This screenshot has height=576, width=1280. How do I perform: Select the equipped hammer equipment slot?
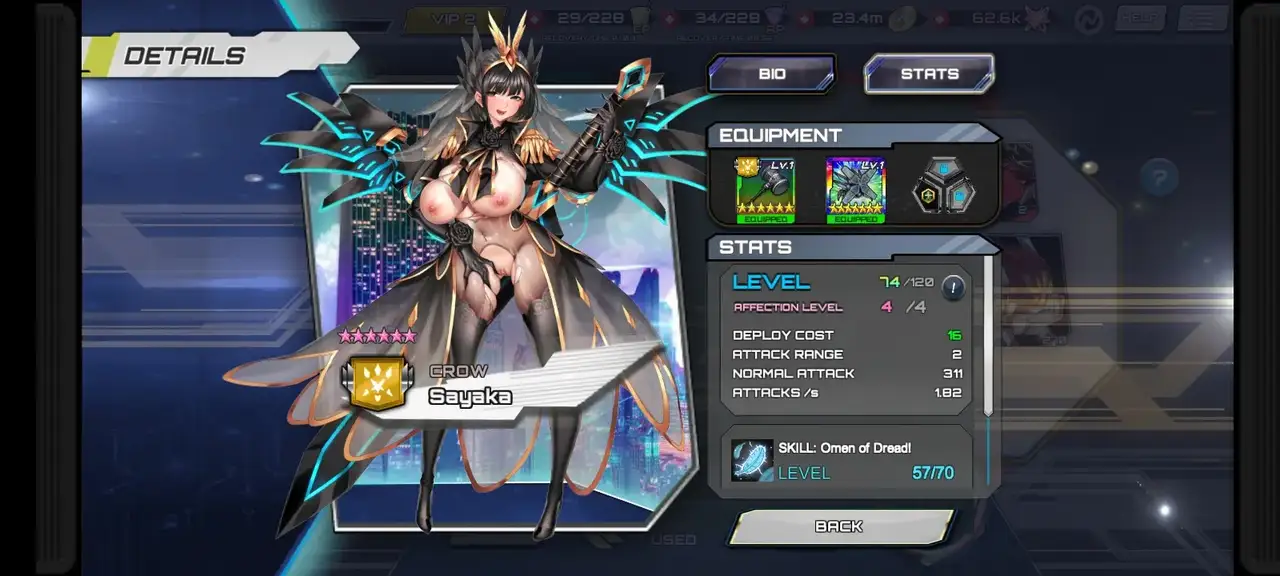pos(765,190)
